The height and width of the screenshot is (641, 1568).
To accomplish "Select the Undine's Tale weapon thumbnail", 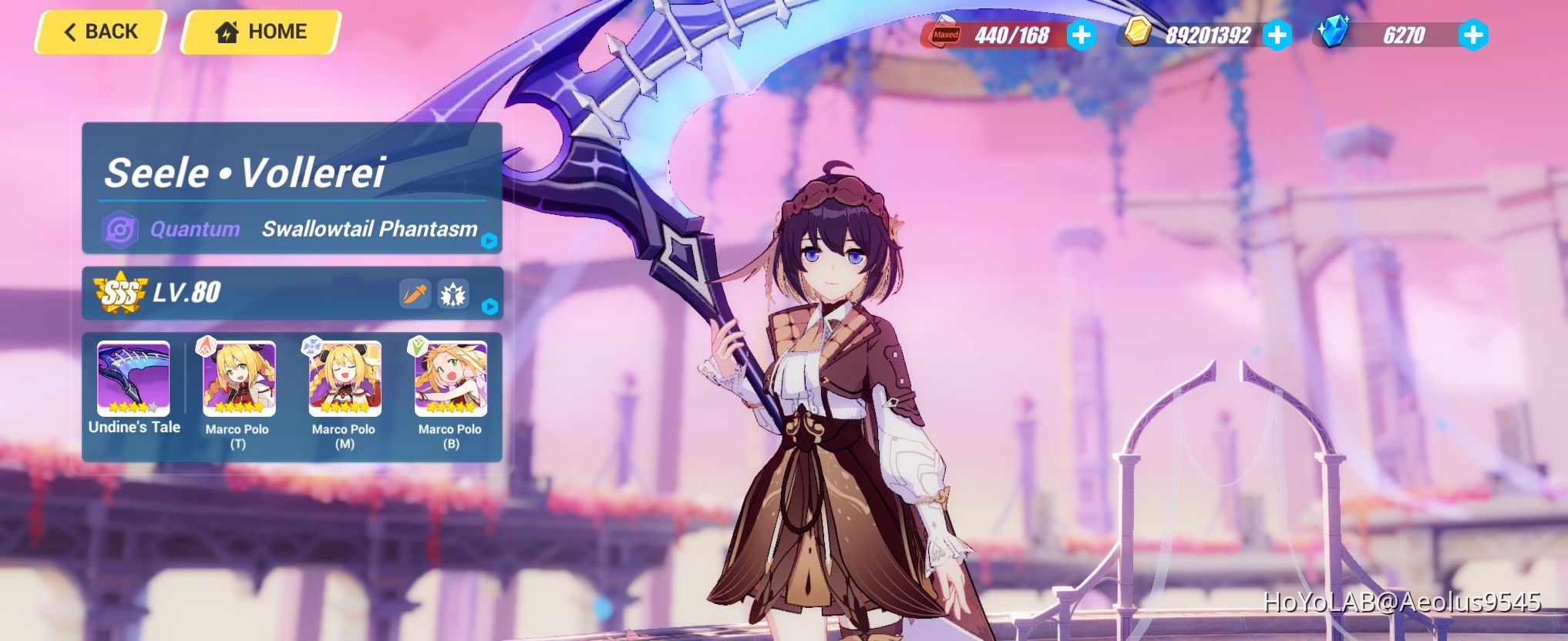I will pyautogui.click(x=134, y=378).
